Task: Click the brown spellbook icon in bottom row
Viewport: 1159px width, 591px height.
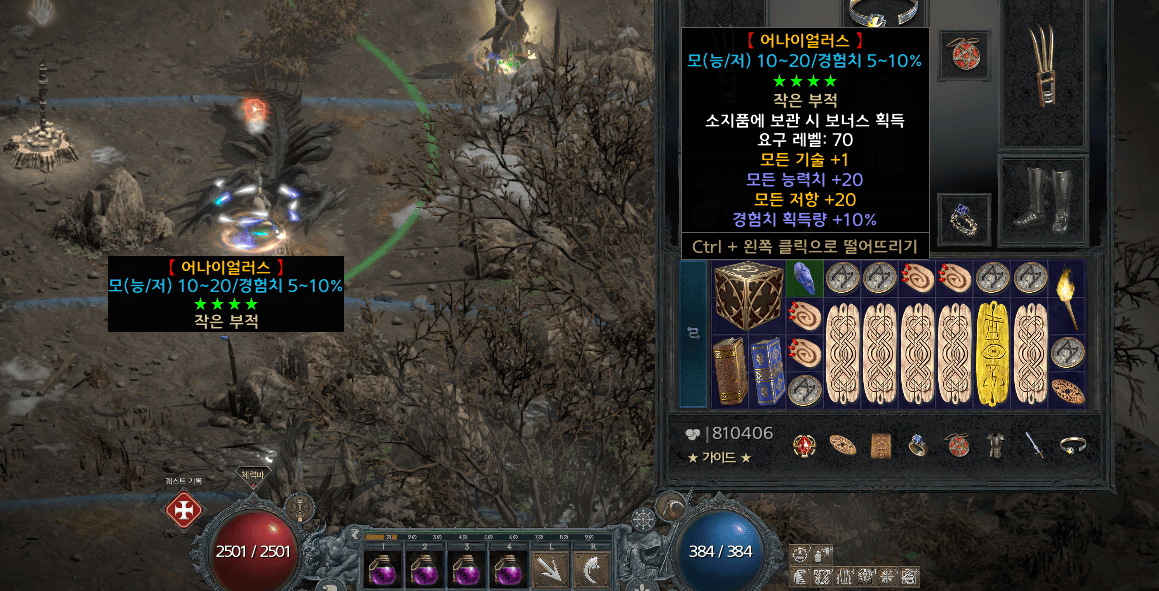Action: pos(881,445)
